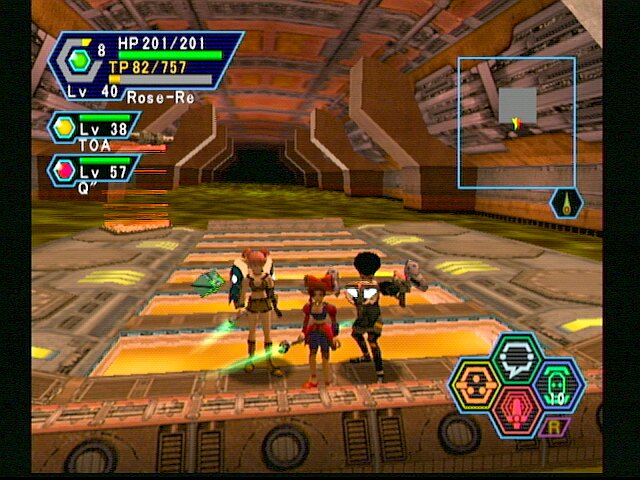Use the green hexagon action with count 10
640x480 pixels.
pyautogui.click(x=558, y=384)
